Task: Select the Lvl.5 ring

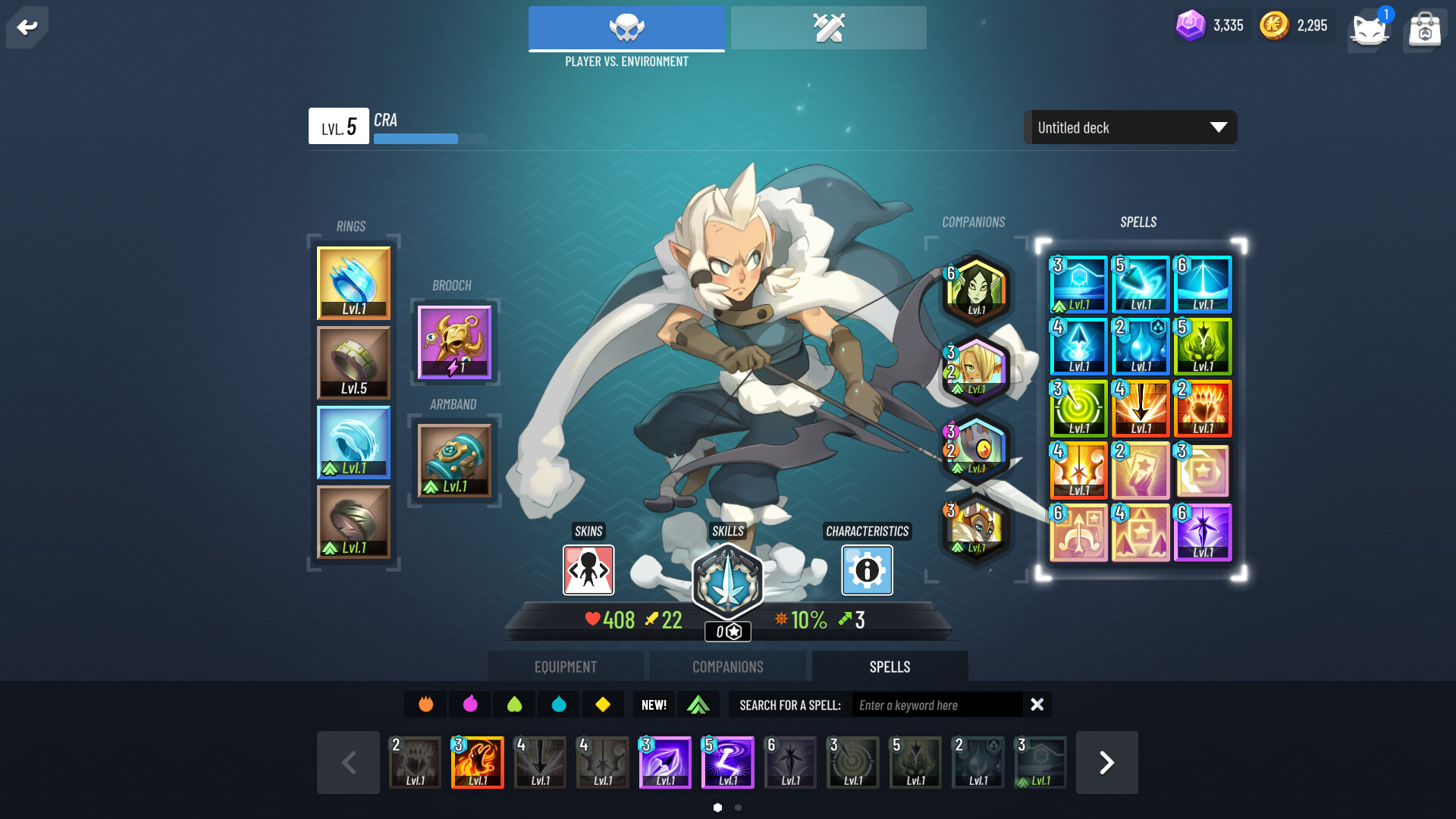Action: coord(353,362)
